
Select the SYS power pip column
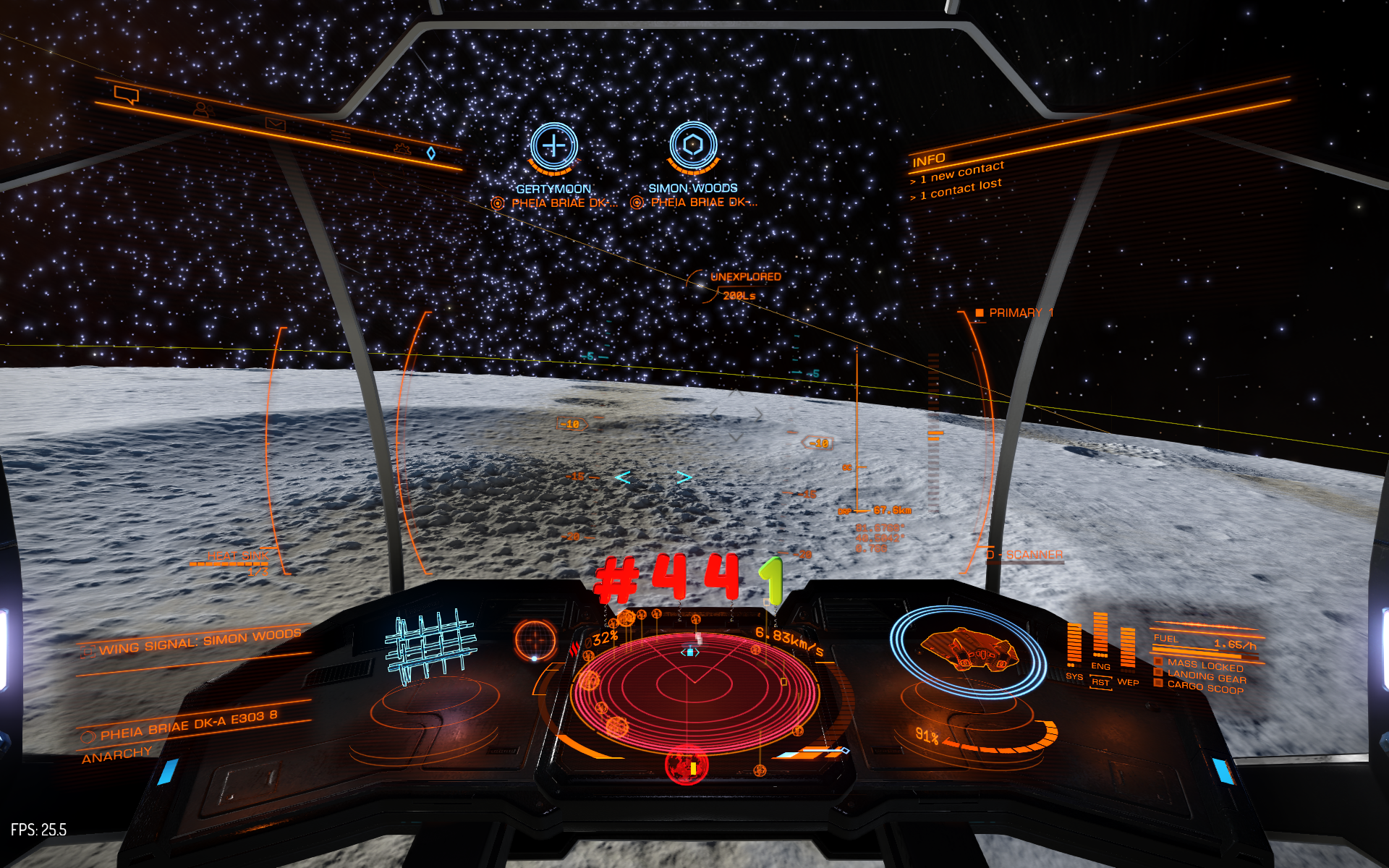pos(1074,644)
